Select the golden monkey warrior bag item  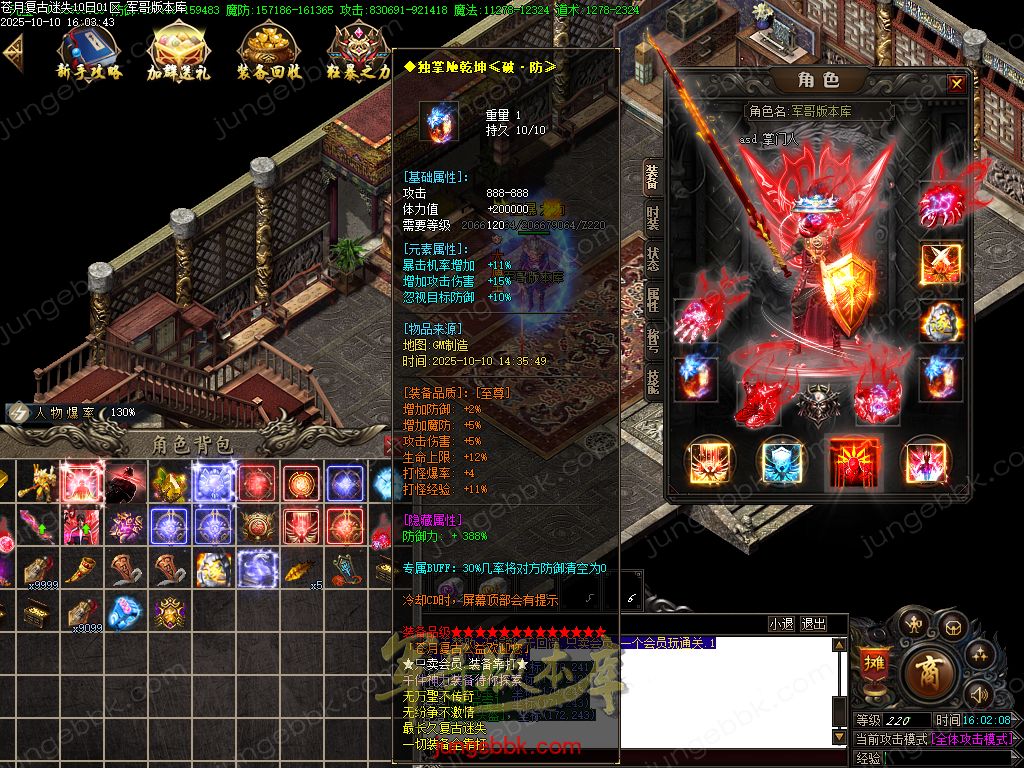click(x=38, y=483)
